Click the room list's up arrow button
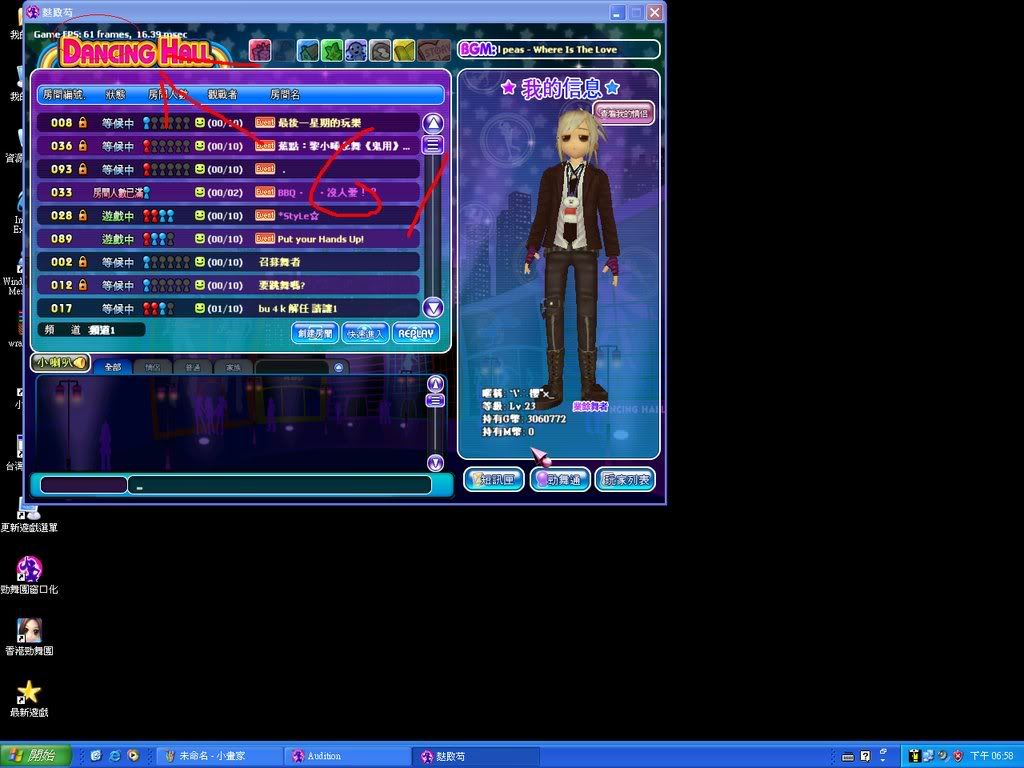Viewport: 1024px width, 768px height. pos(433,123)
